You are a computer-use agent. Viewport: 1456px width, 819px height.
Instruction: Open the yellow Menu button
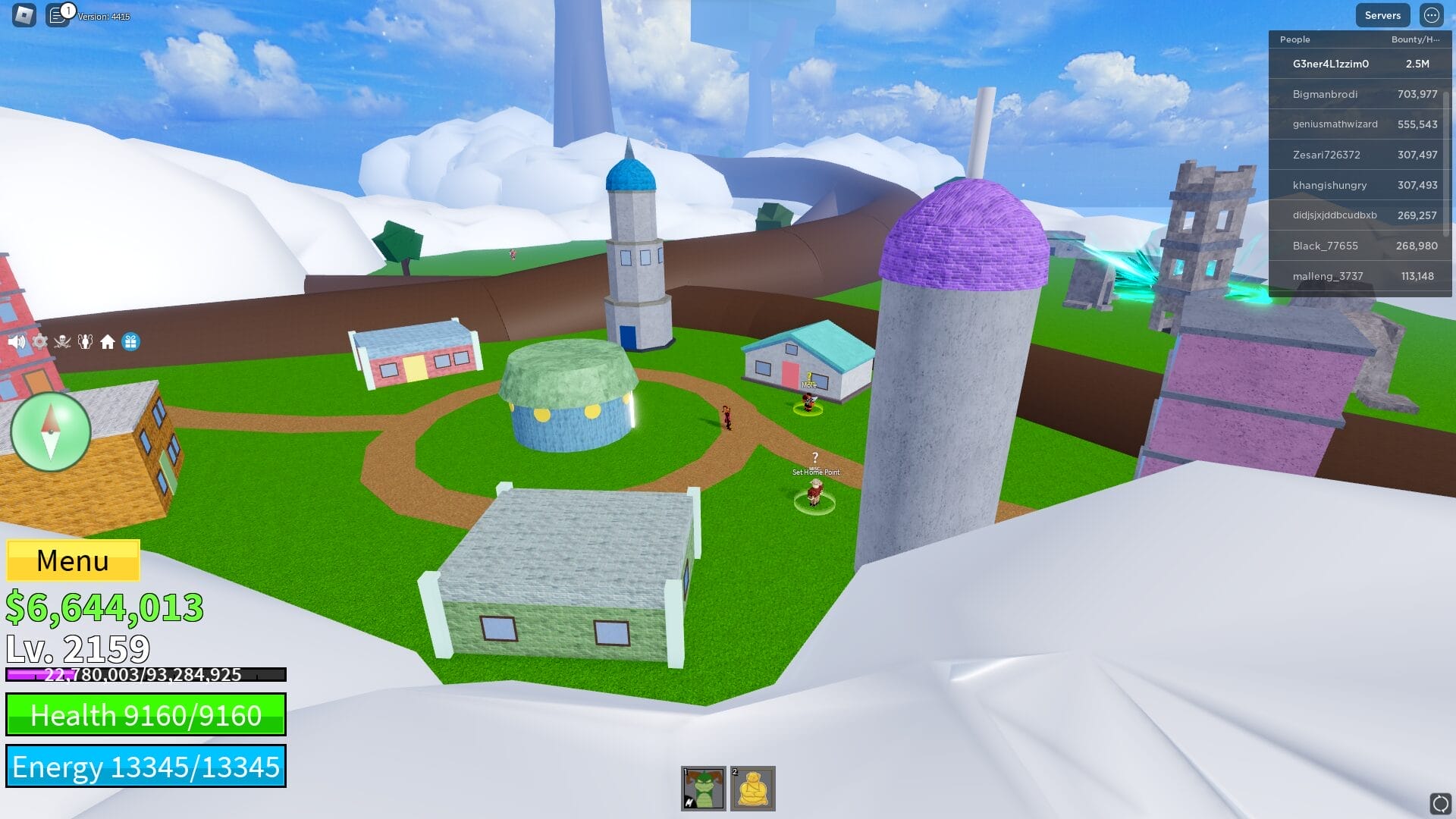(x=72, y=561)
